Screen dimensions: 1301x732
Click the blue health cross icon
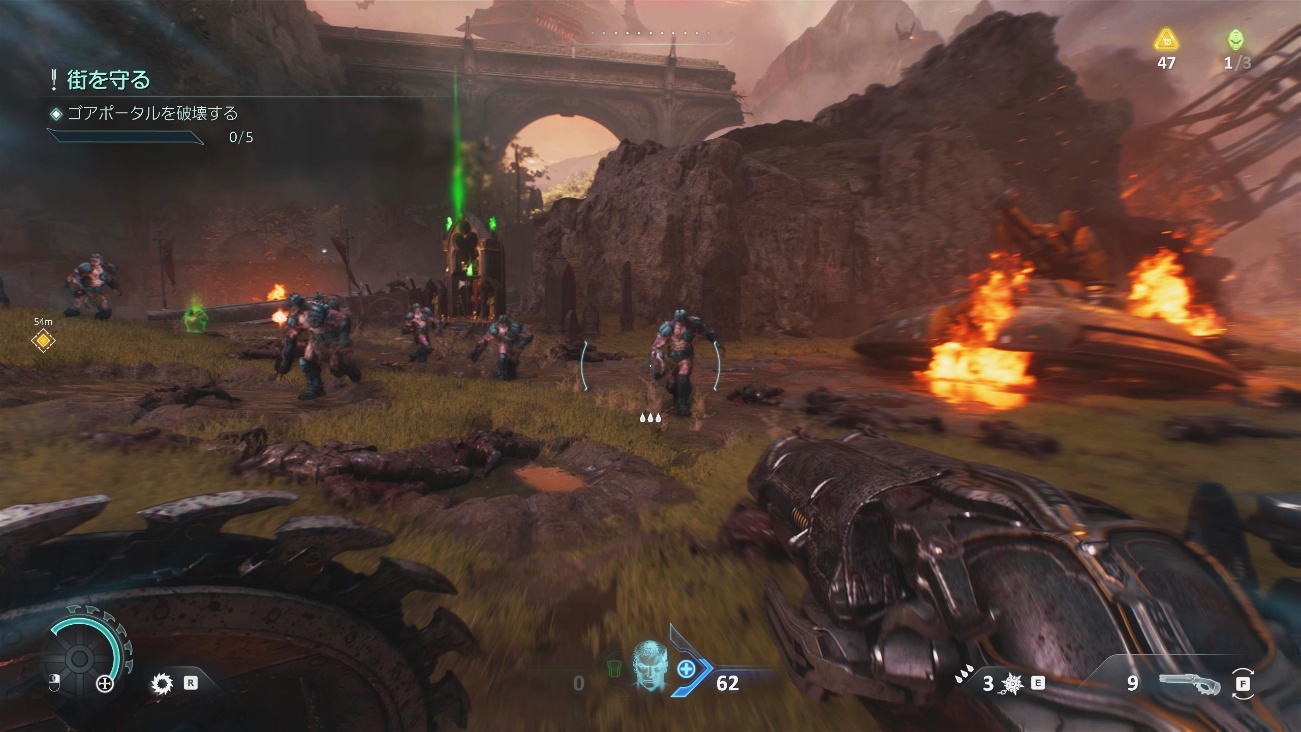(x=686, y=668)
